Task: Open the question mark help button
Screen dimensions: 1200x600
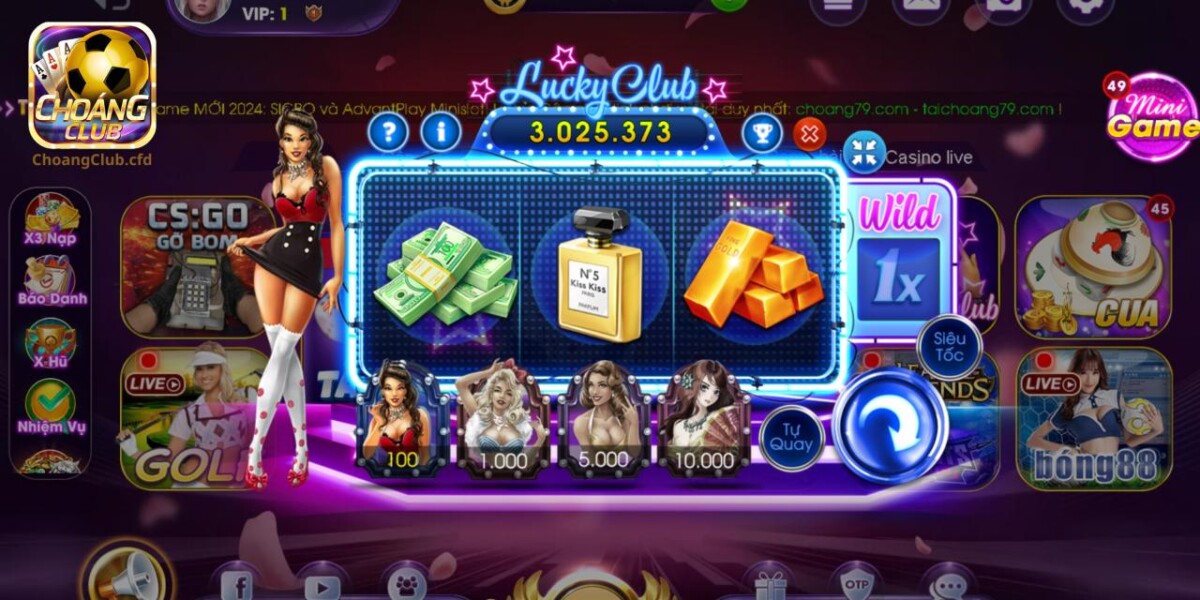Action: [388, 131]
